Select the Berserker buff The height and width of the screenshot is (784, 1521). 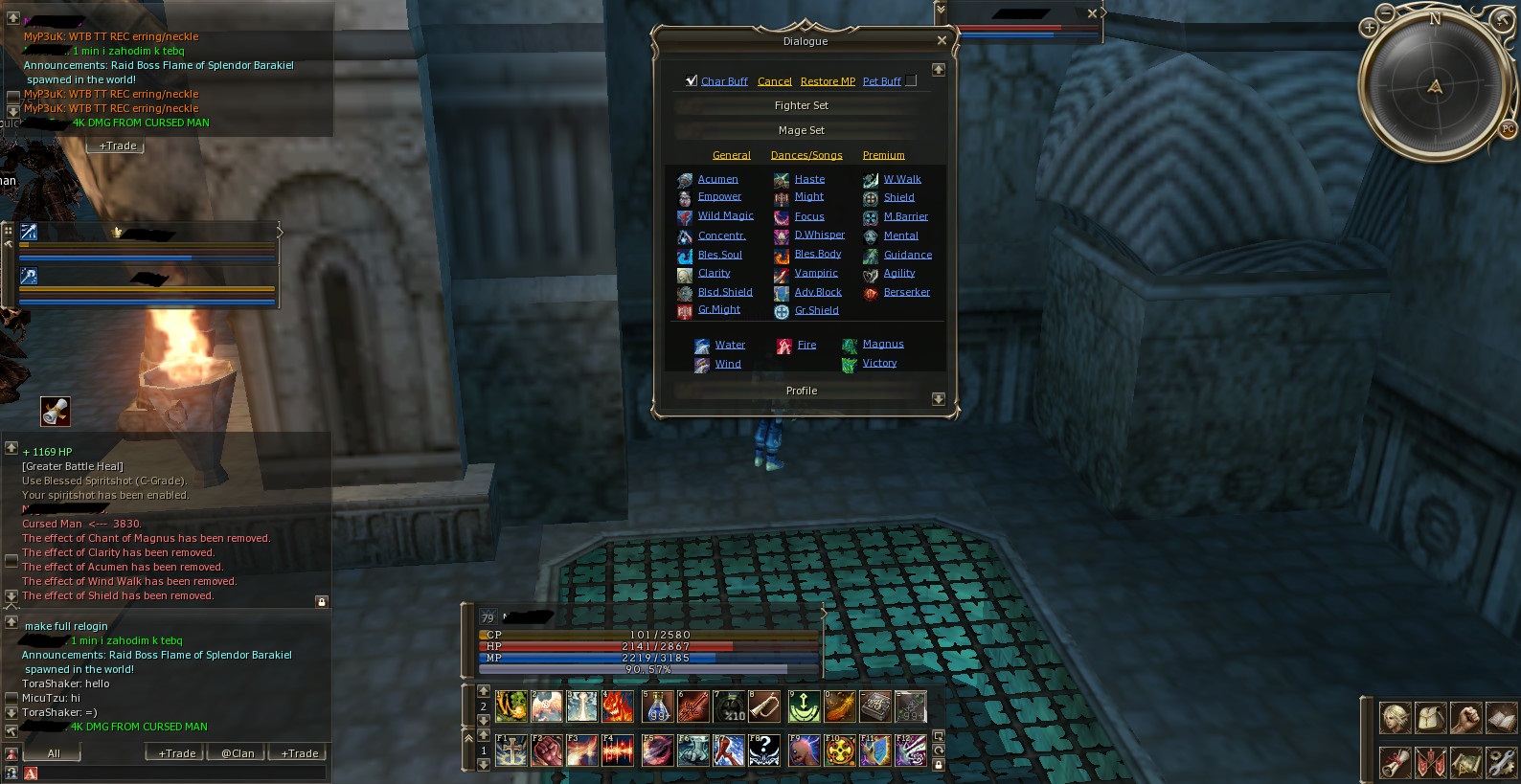[906, 292]
